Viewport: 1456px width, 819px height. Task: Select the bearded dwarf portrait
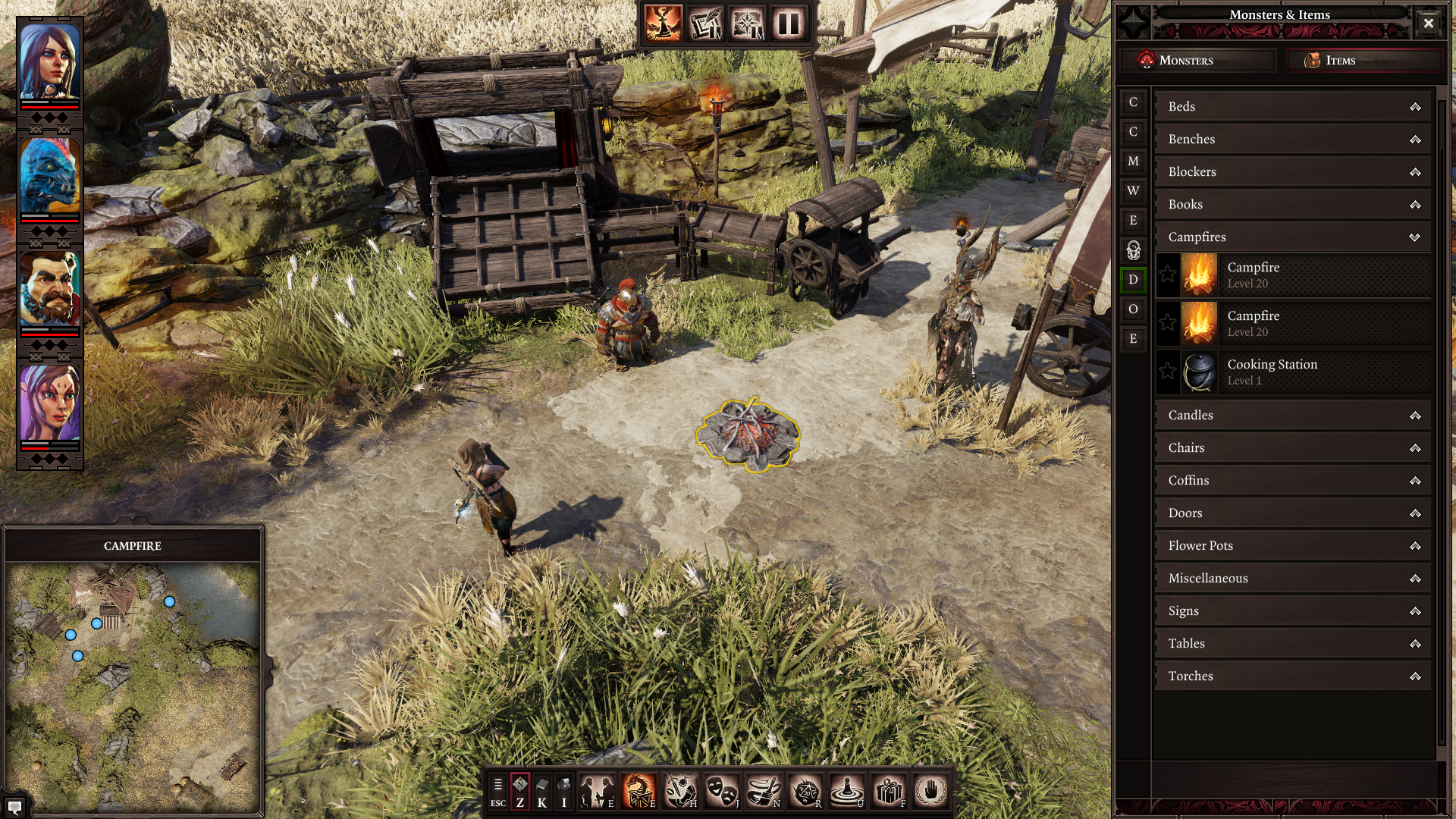click(x=50, y=290)
